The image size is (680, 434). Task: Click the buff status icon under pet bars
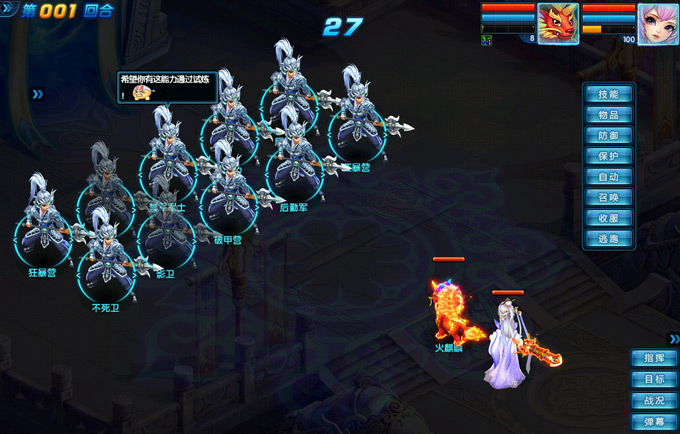[x=486, y=40]
